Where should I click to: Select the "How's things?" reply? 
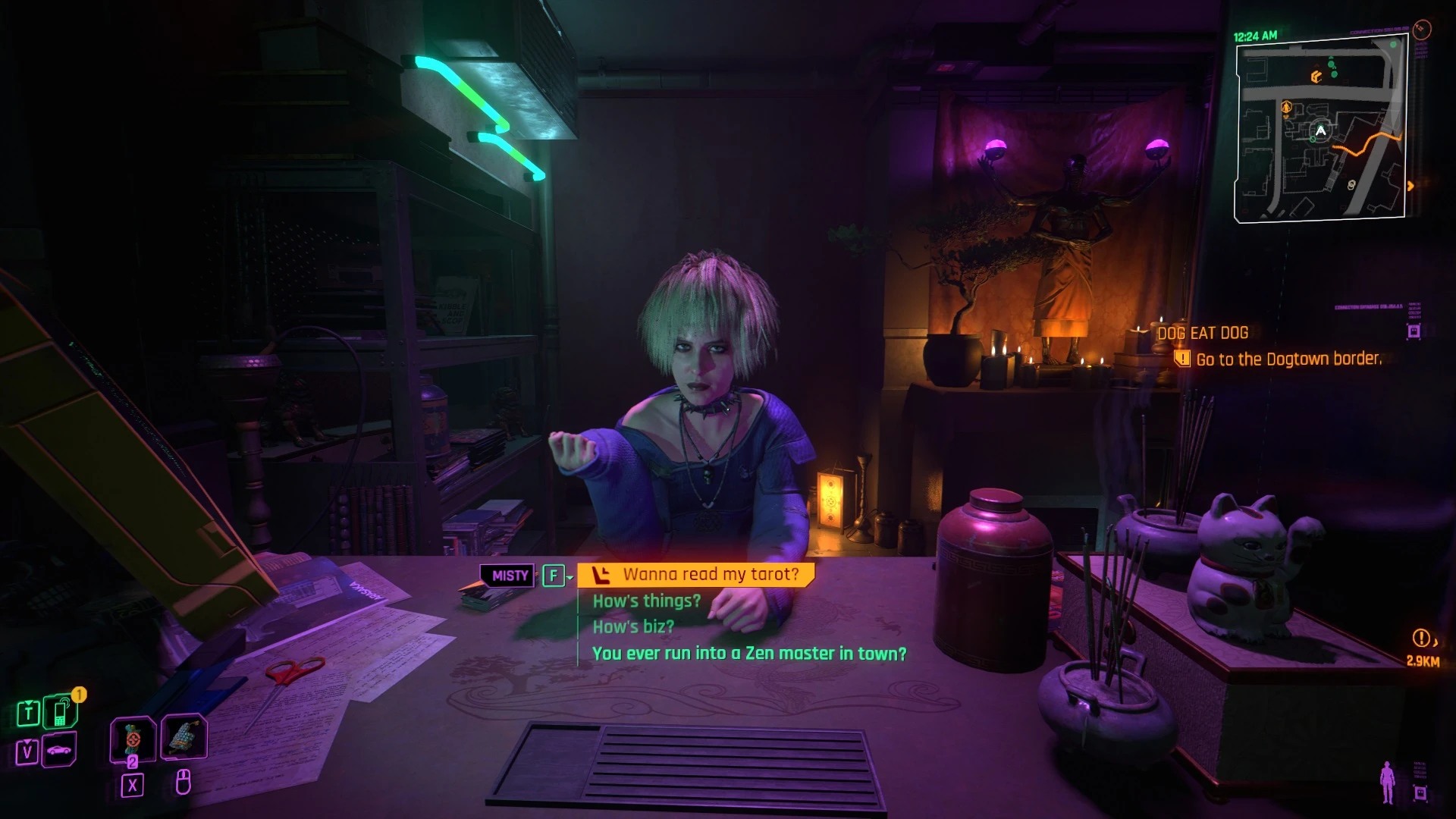click(x=646, y=601)
